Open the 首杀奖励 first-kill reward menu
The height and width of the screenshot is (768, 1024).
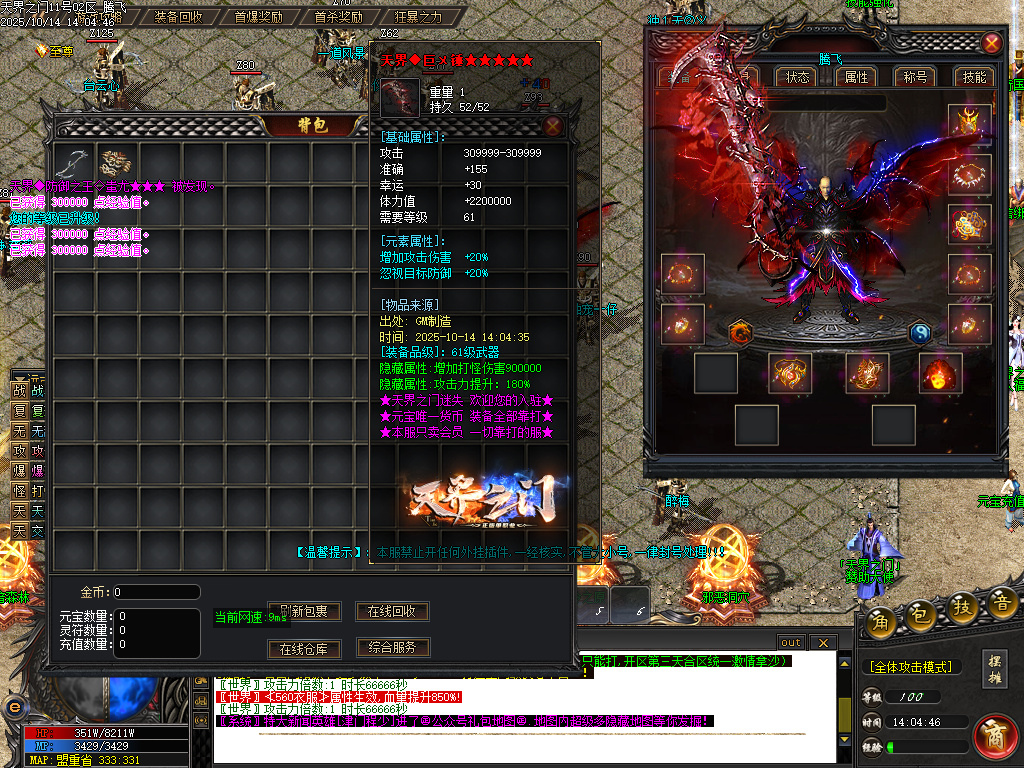click(338, 16)
